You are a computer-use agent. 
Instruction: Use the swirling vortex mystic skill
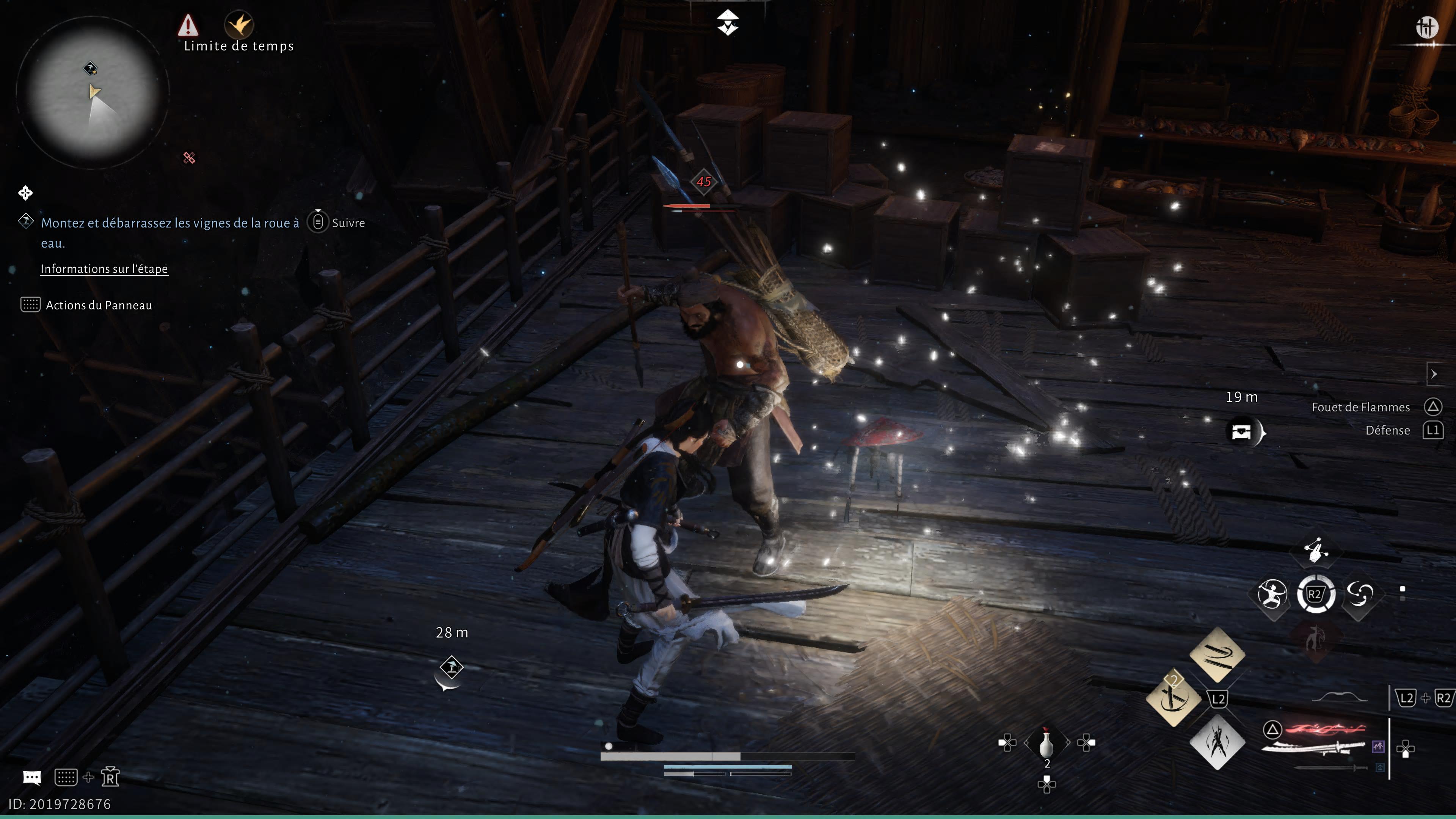pos(1360,594)
